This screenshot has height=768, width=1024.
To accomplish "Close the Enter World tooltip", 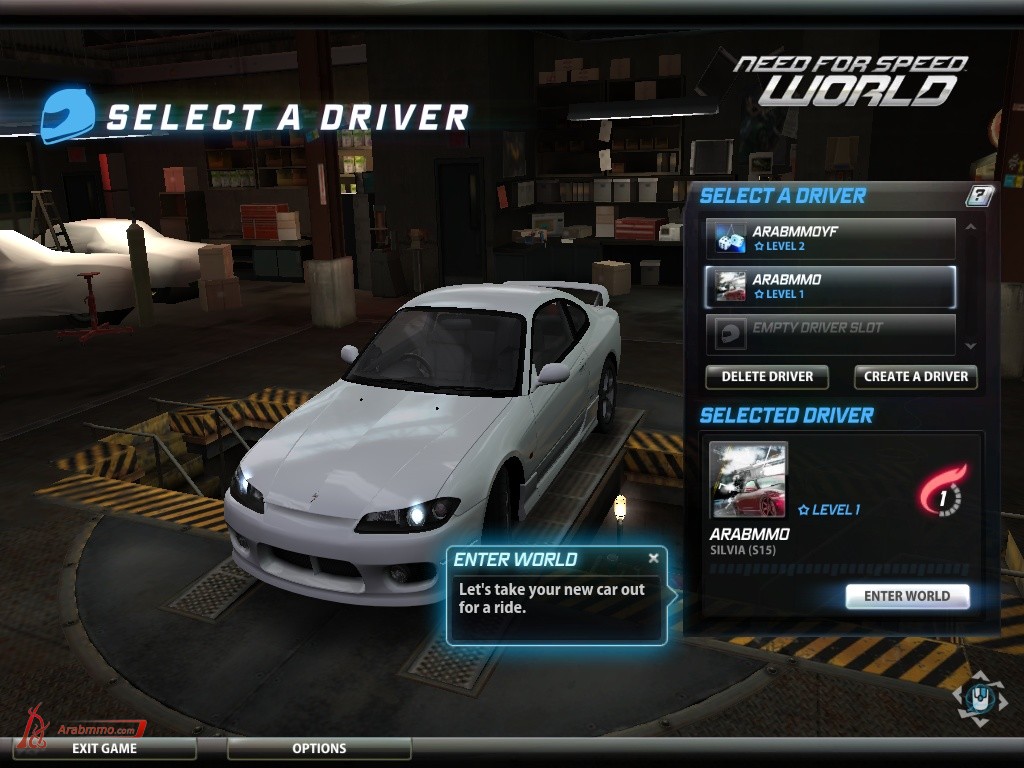I will (654, 558).
